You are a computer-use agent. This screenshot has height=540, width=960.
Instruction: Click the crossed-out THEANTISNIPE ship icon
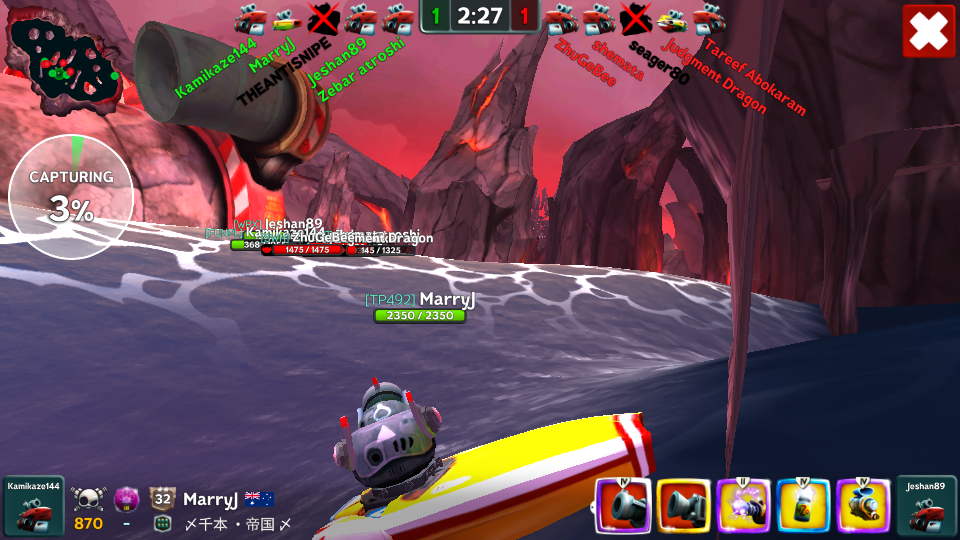(x=324, y=17)
